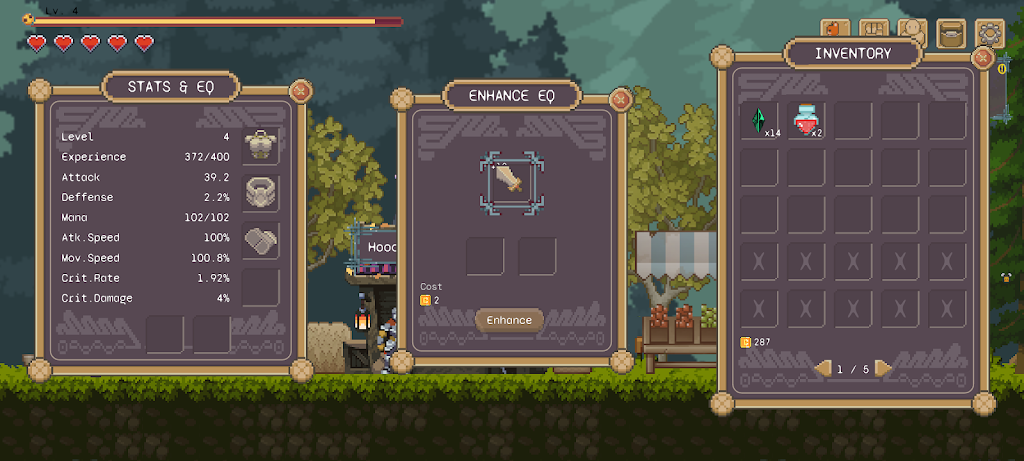Select the green crystal stack in inventory
Image resolution: width=1024 pixels, height=461 pixels.
[759, 121]
